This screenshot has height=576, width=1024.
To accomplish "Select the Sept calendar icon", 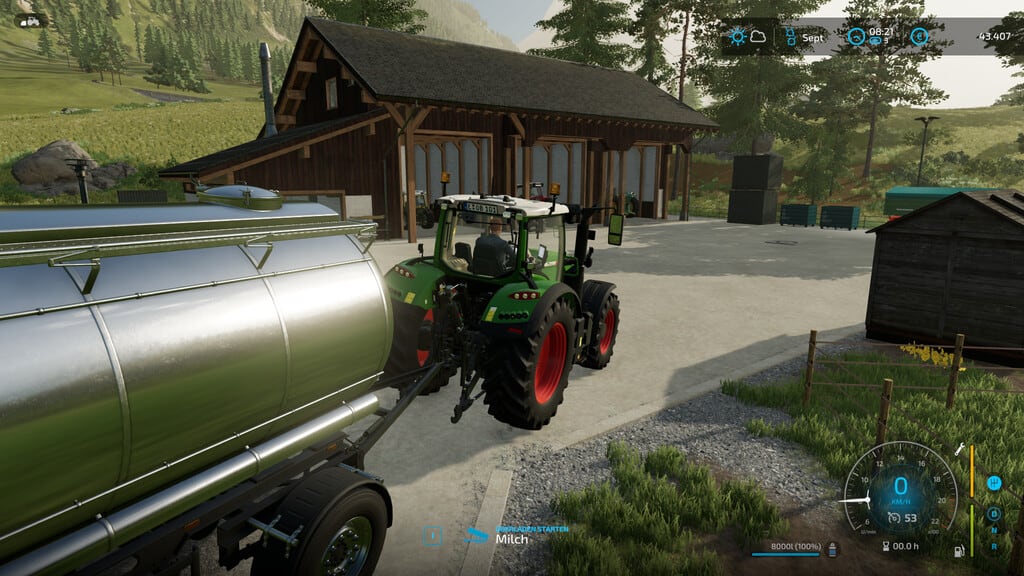I will point(789,37).
